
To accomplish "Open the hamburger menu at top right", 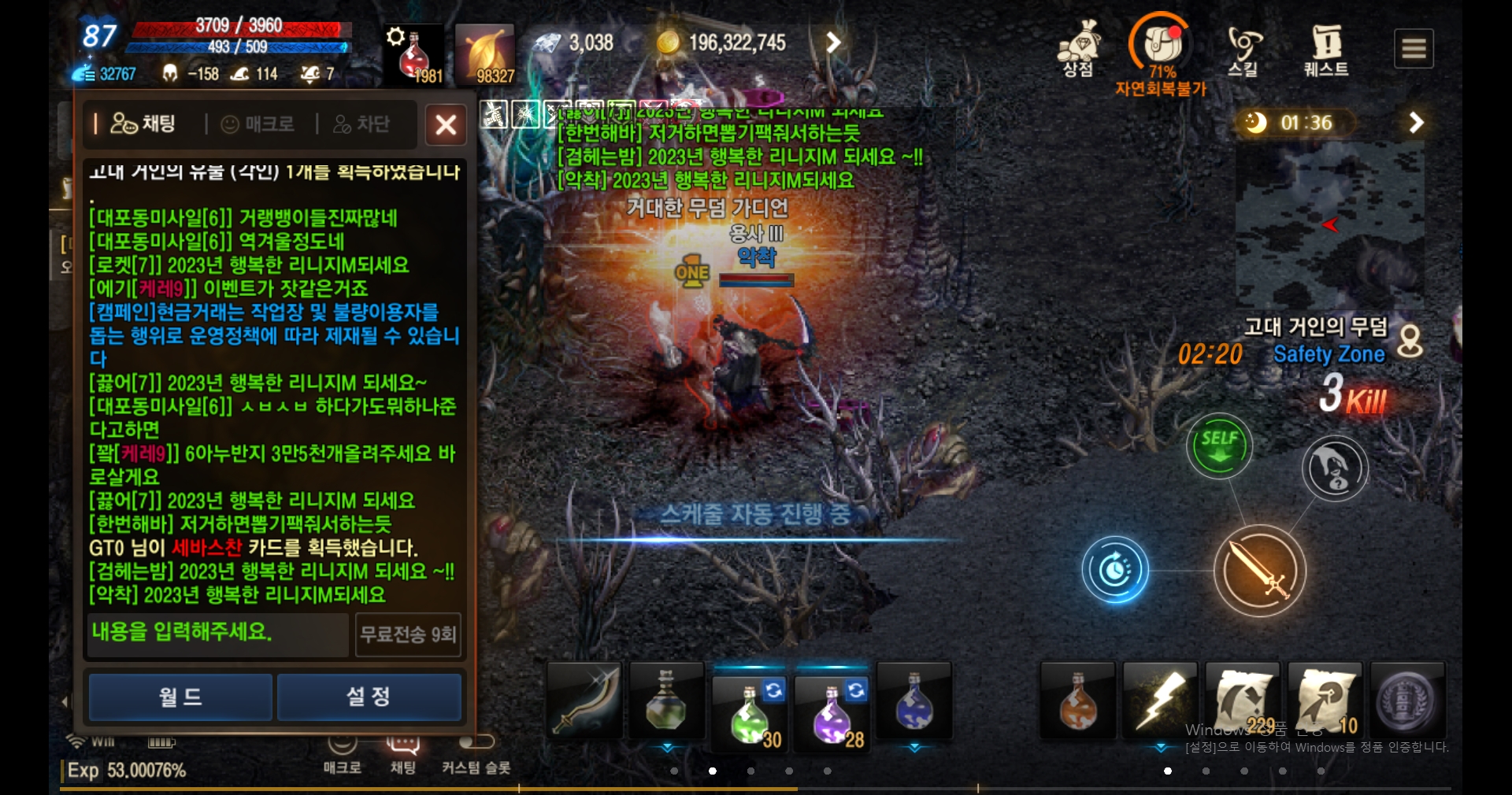I will (x=1414, y=48).
